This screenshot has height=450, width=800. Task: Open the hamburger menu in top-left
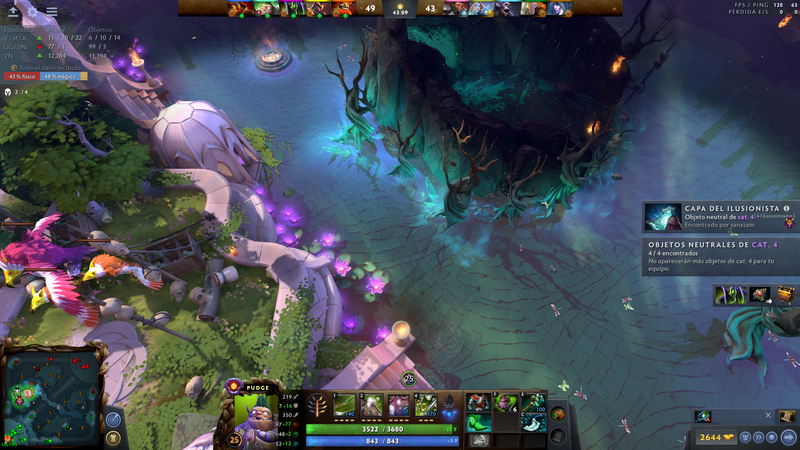(x=51, y=11)
